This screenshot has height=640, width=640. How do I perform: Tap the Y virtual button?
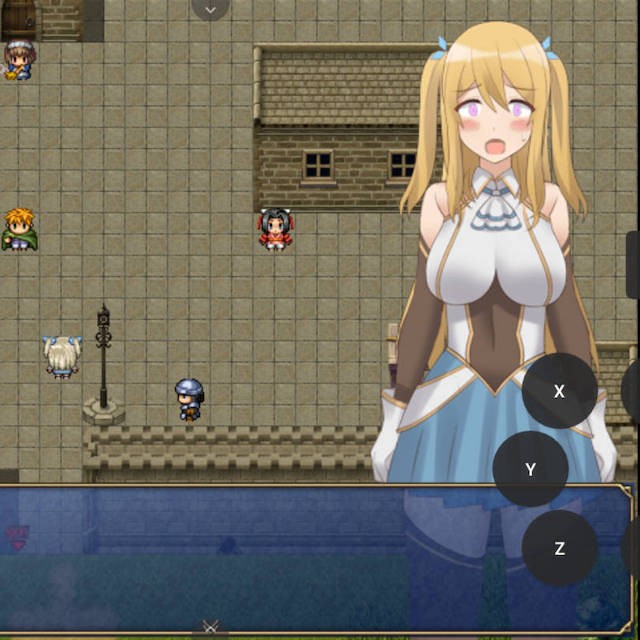tap(531, 469)
